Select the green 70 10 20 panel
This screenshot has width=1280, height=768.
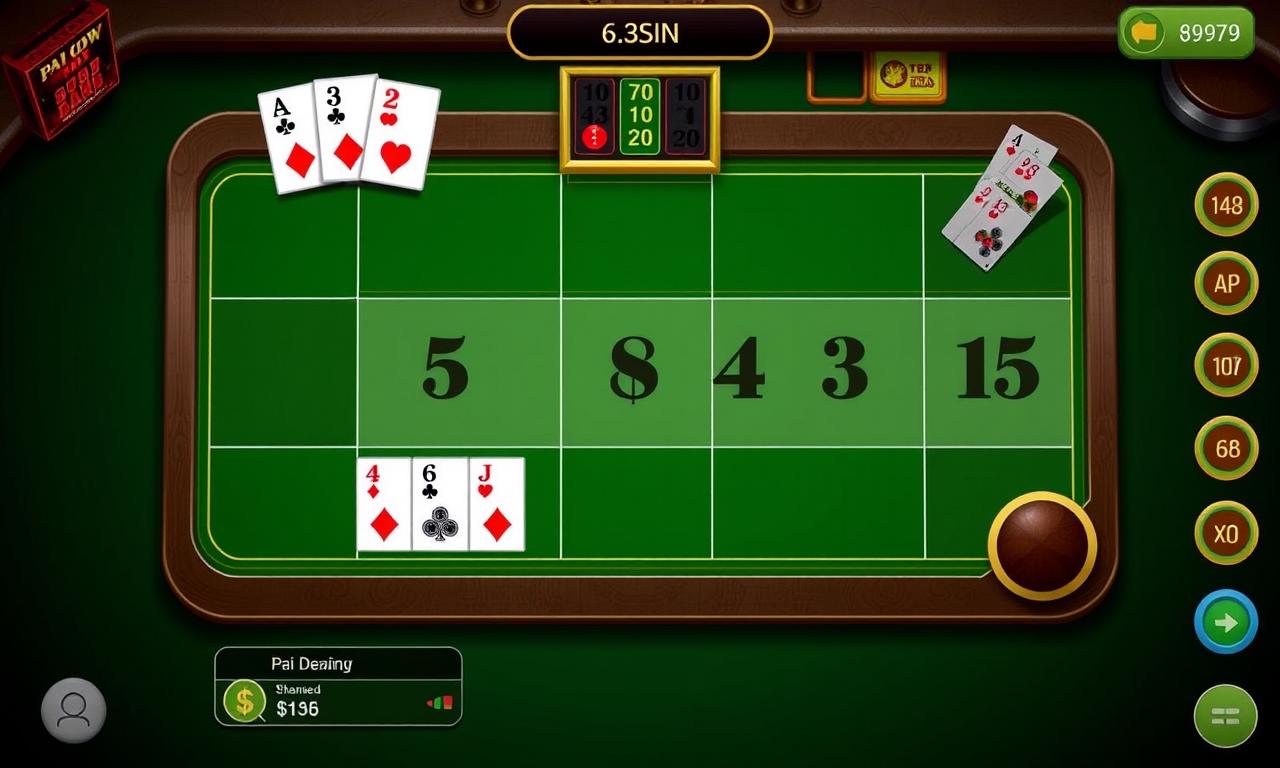(x=640, y=116)
